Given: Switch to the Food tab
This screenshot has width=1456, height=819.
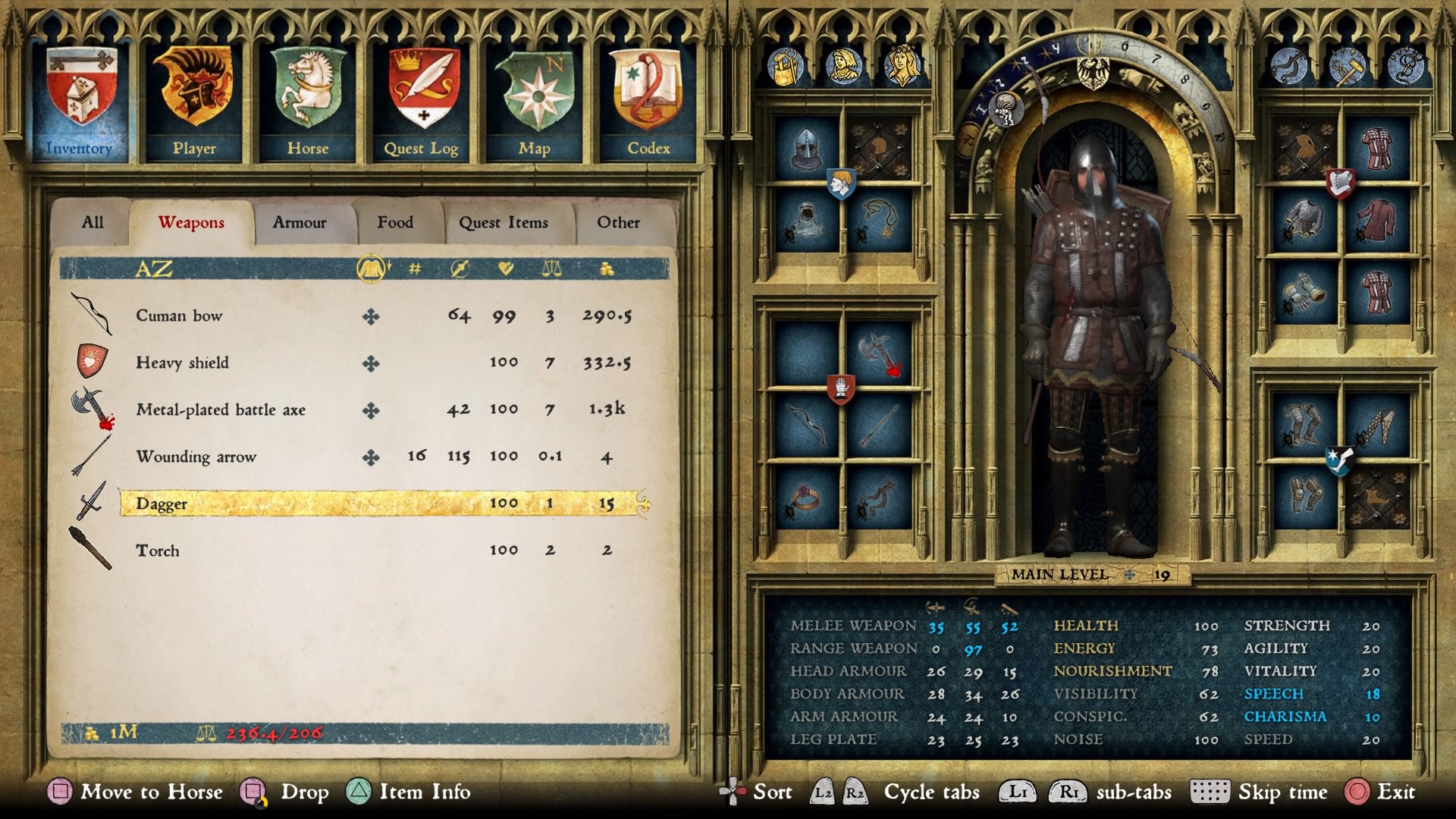Looking at the screenshot, I should (395, 222).
